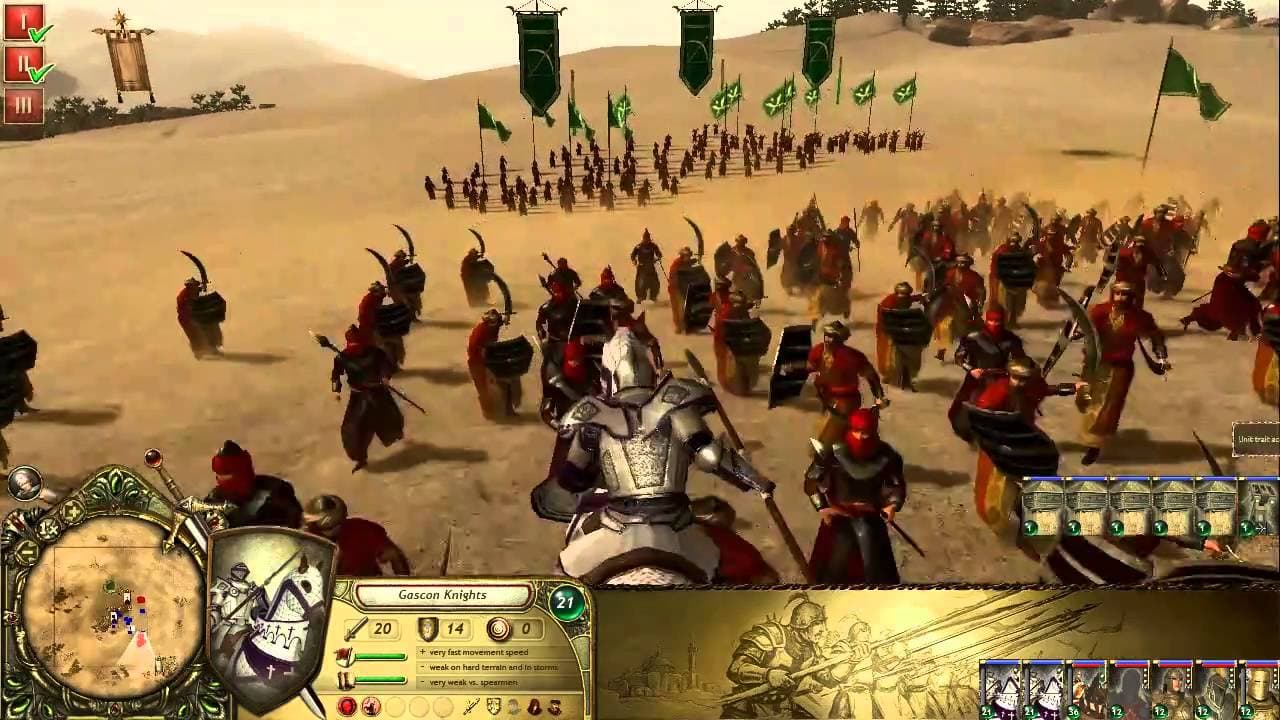Click the morale flag icon beside the bar
The width and height of the screenshot is (1280, 720).
(343, 655)
